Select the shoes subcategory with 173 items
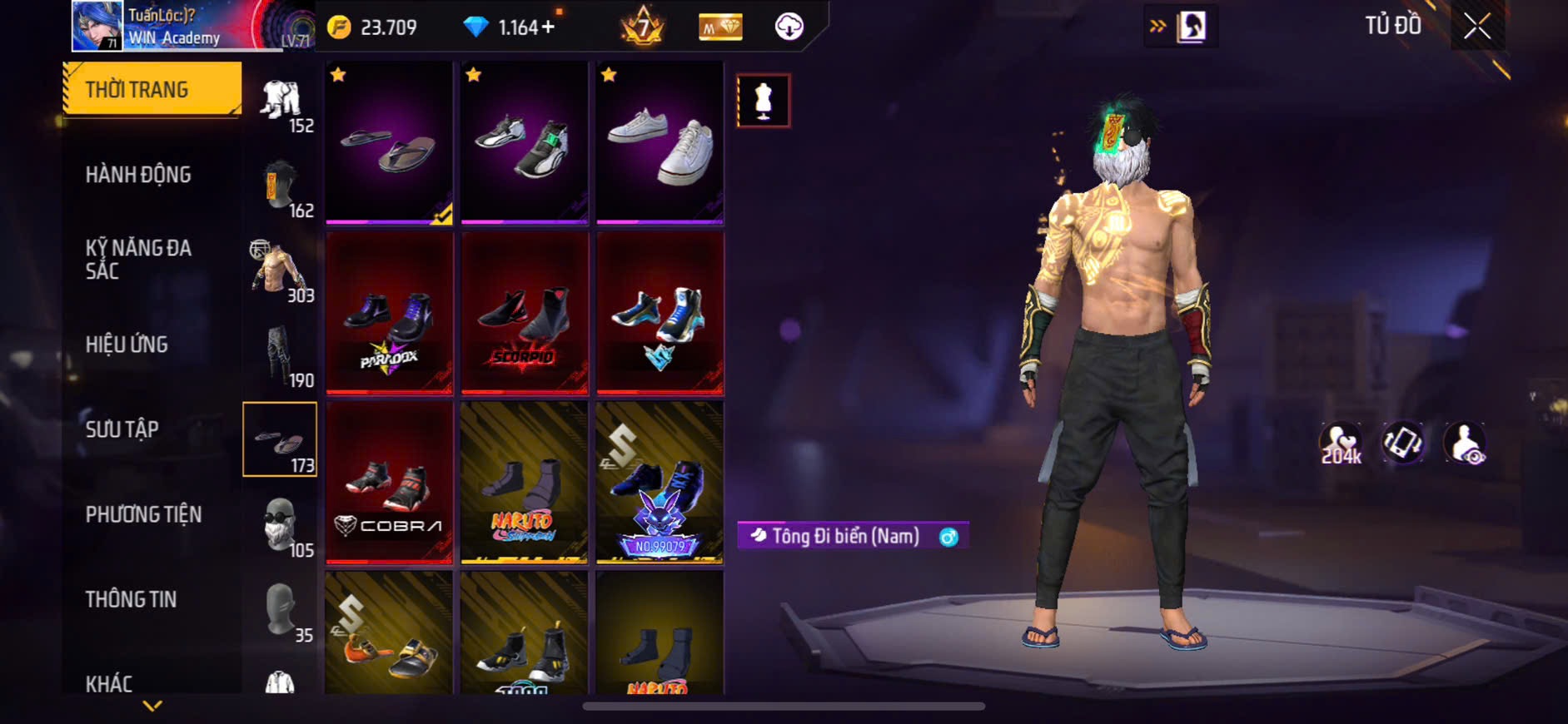This screenshot has width=1568, height=724. pos(280,439)
